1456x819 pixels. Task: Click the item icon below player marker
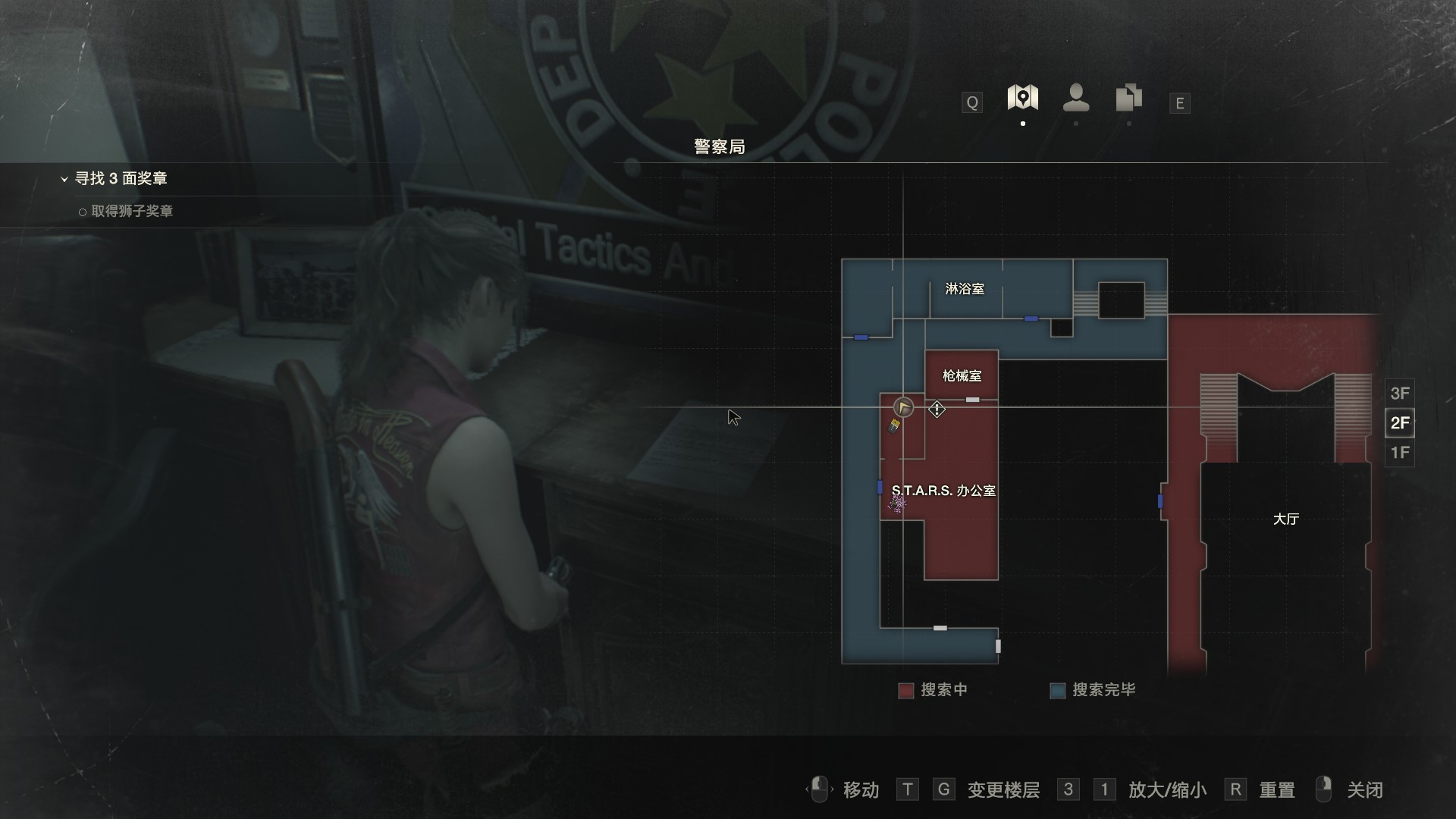(895, 426)
